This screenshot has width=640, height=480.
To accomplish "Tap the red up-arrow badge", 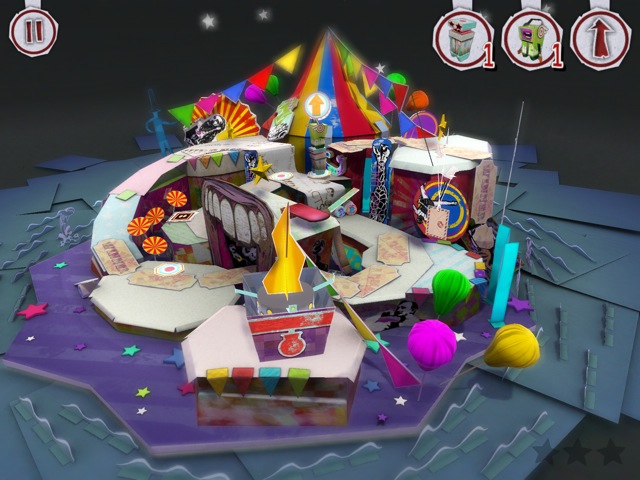I will tap(600, 42).
